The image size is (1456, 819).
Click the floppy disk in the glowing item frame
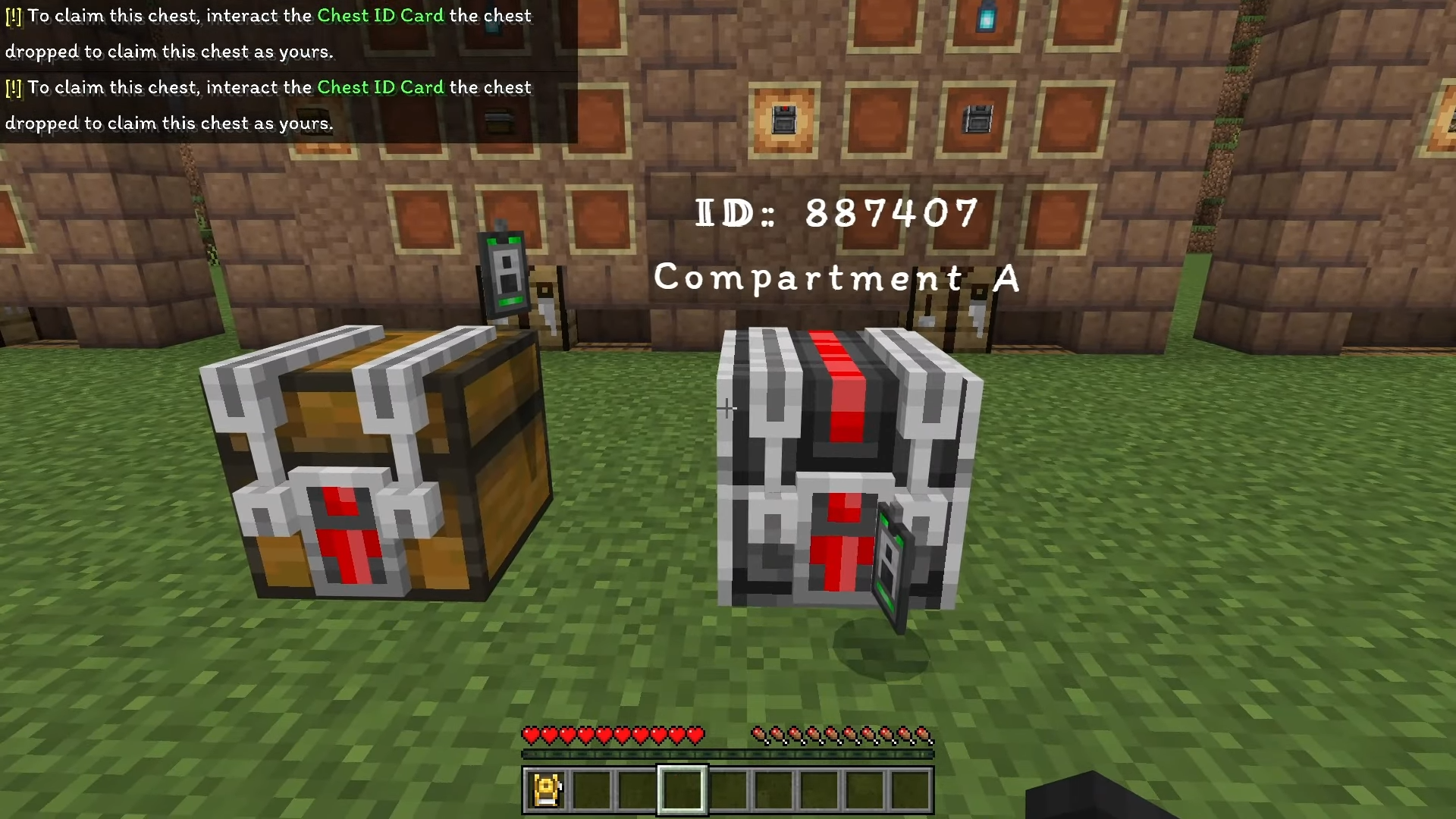(785, 118)
